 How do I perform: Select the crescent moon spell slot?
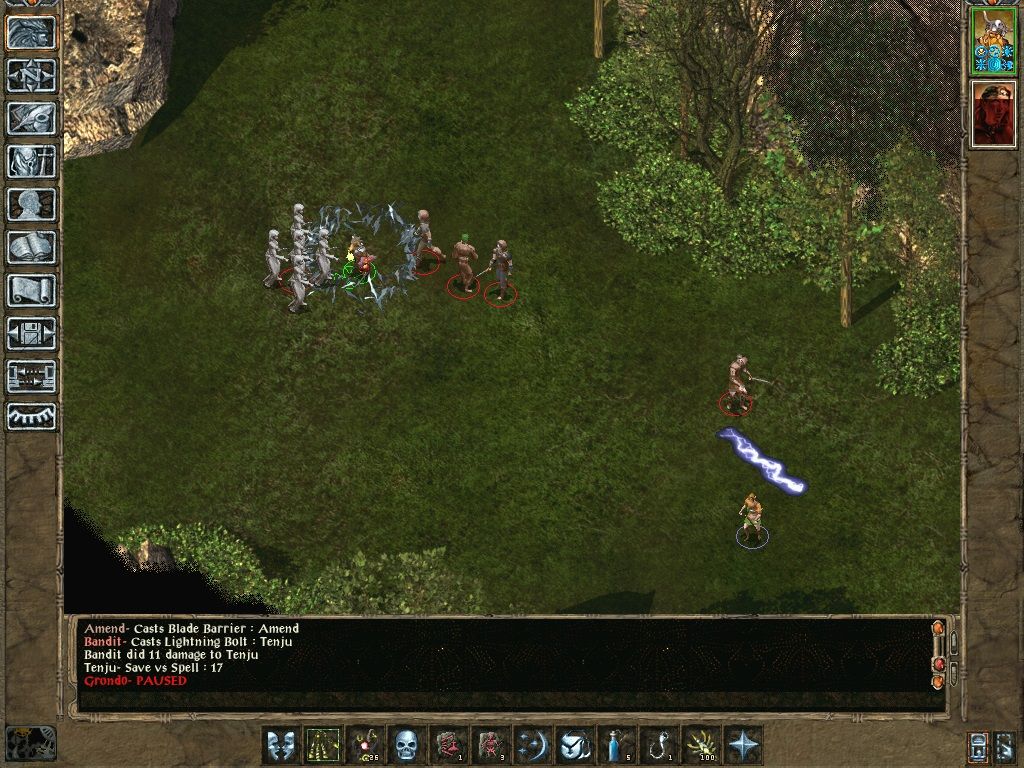tap(533, 745)
